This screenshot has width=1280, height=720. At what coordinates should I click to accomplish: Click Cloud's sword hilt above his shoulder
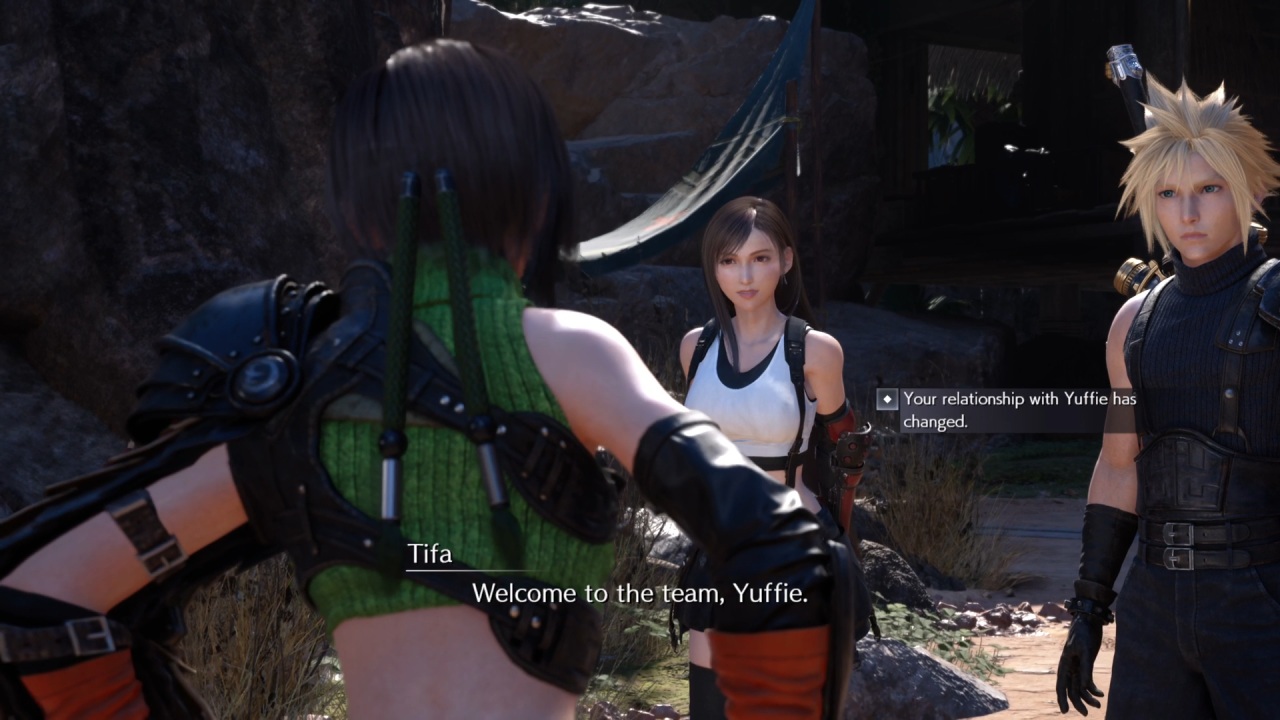click(x=1125, y=60)
